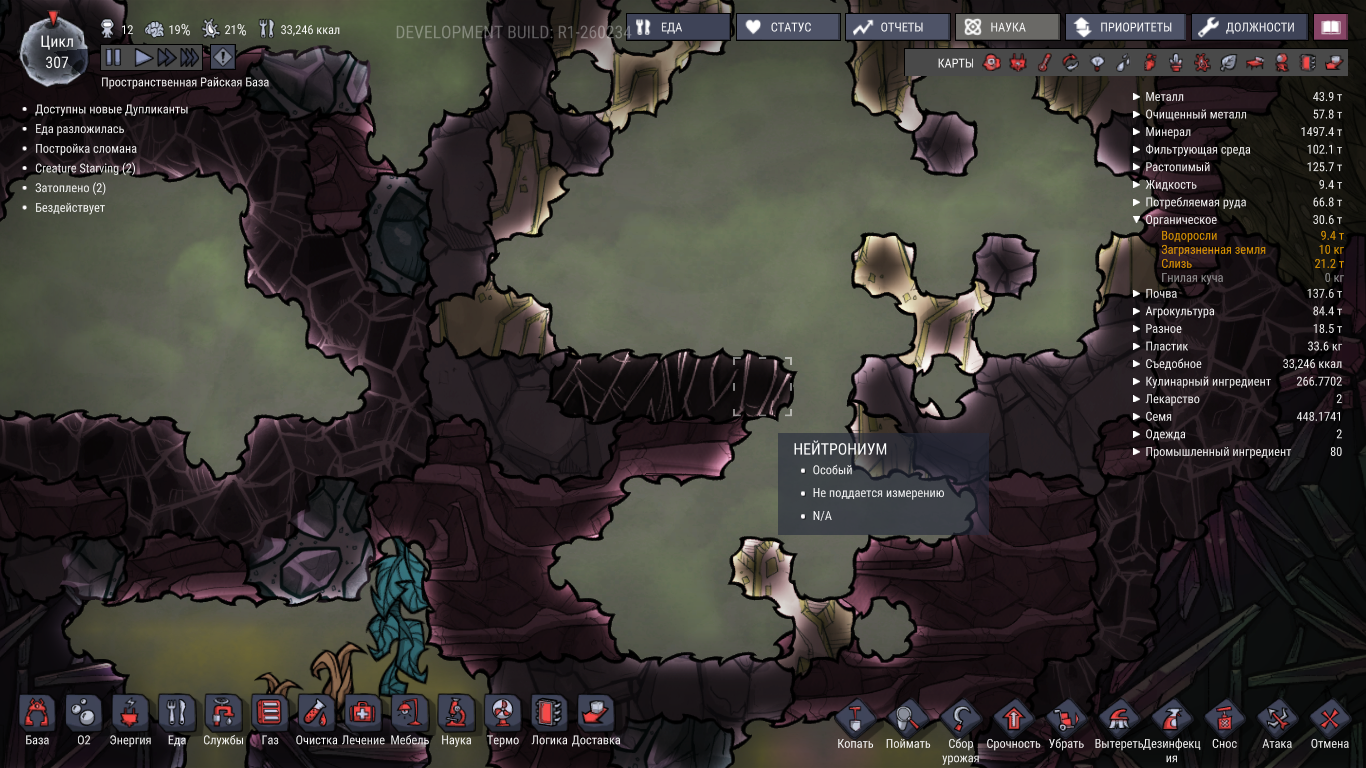This screenshot has width=1366, height=768.
Task: Set game speed to triple arrows
Action: pyautogui.click(x=190, y=57)
